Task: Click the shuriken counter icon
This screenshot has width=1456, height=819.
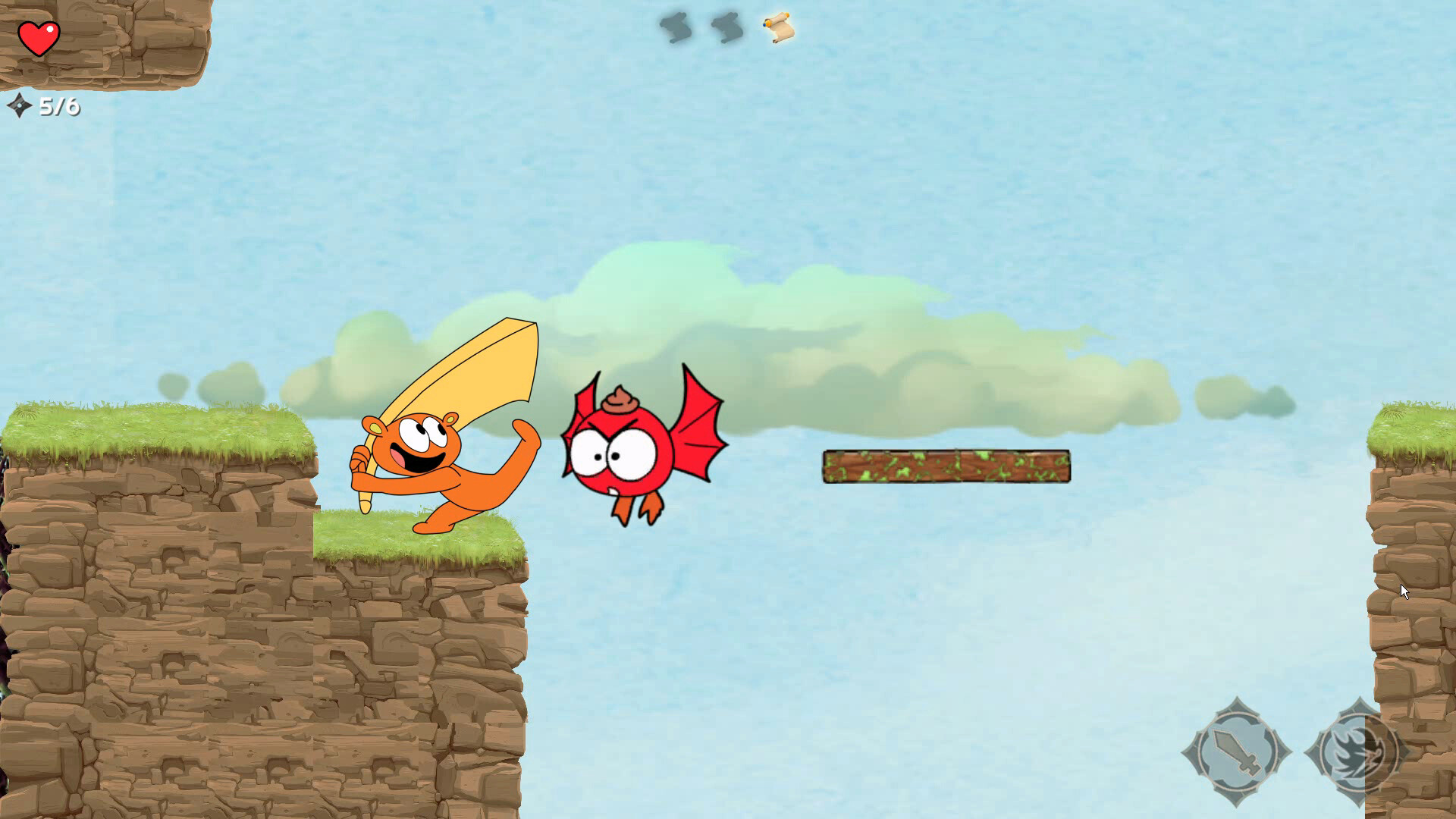Action: [x=20, y=105]
